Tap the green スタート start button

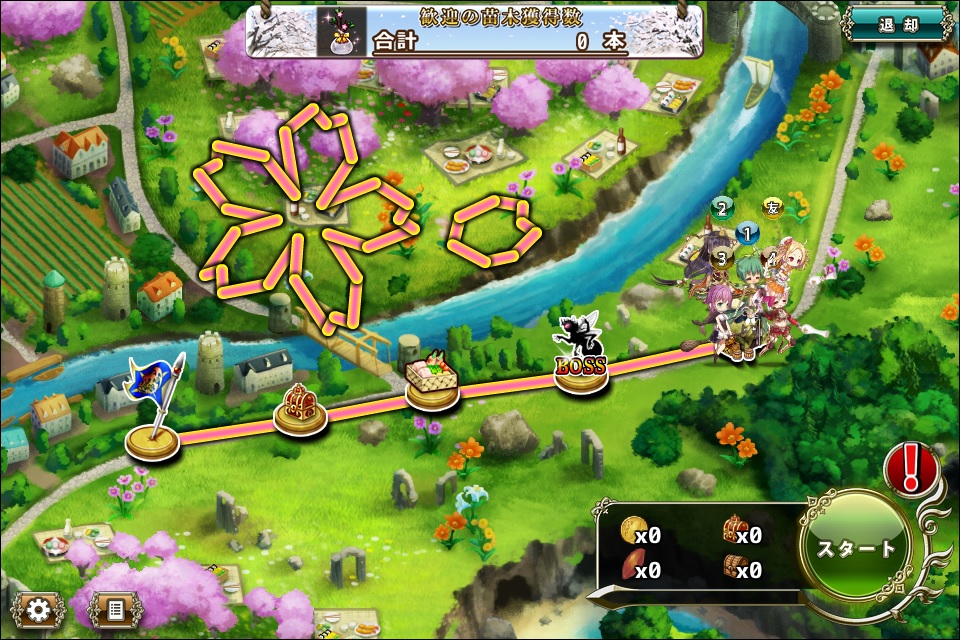tap(856, 548)
